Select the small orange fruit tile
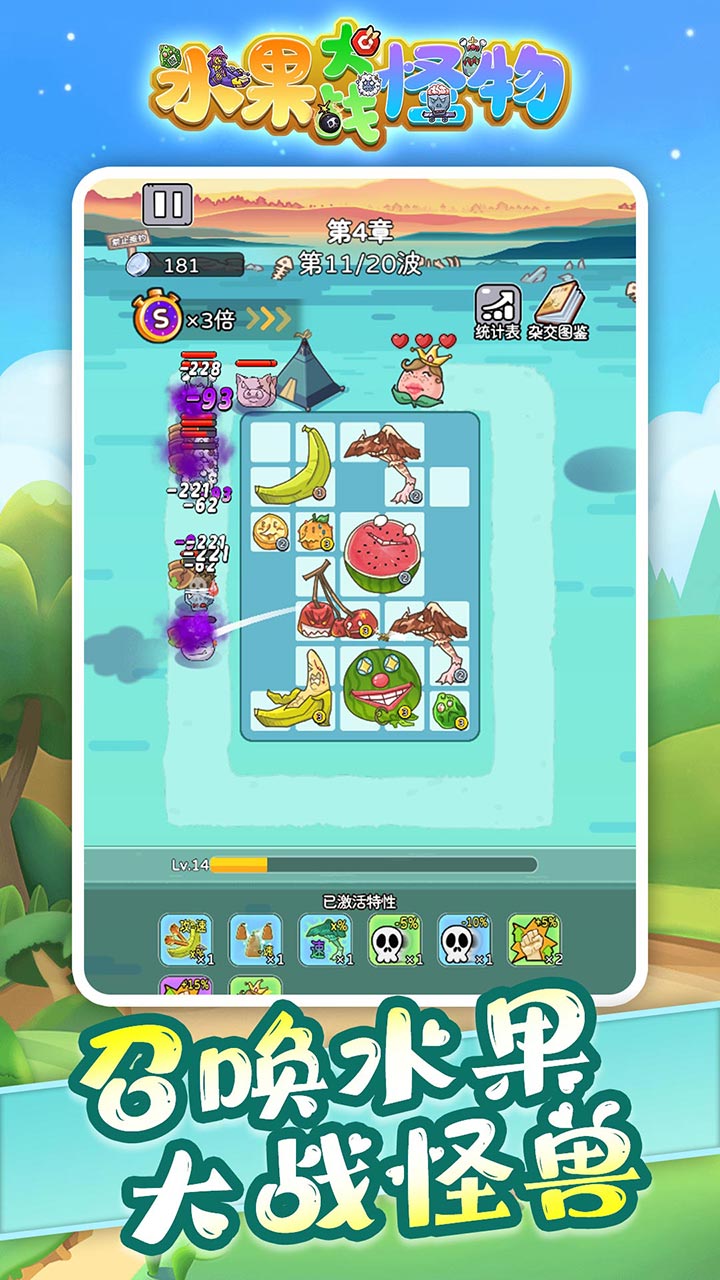The image size is (720, 1280). 315,531
